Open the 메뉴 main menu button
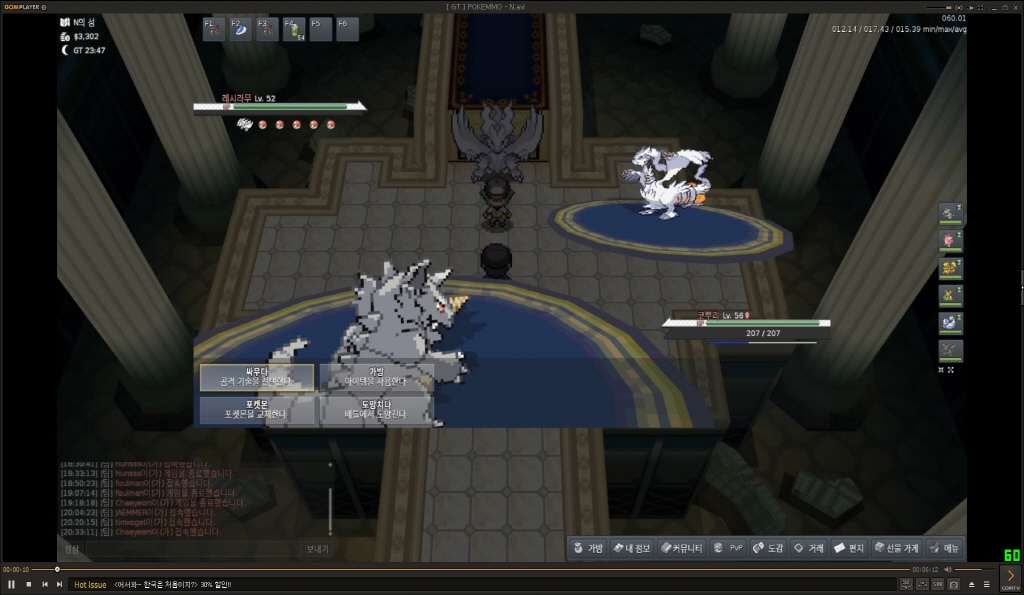1024x595 pixels. tap(944, 548)
